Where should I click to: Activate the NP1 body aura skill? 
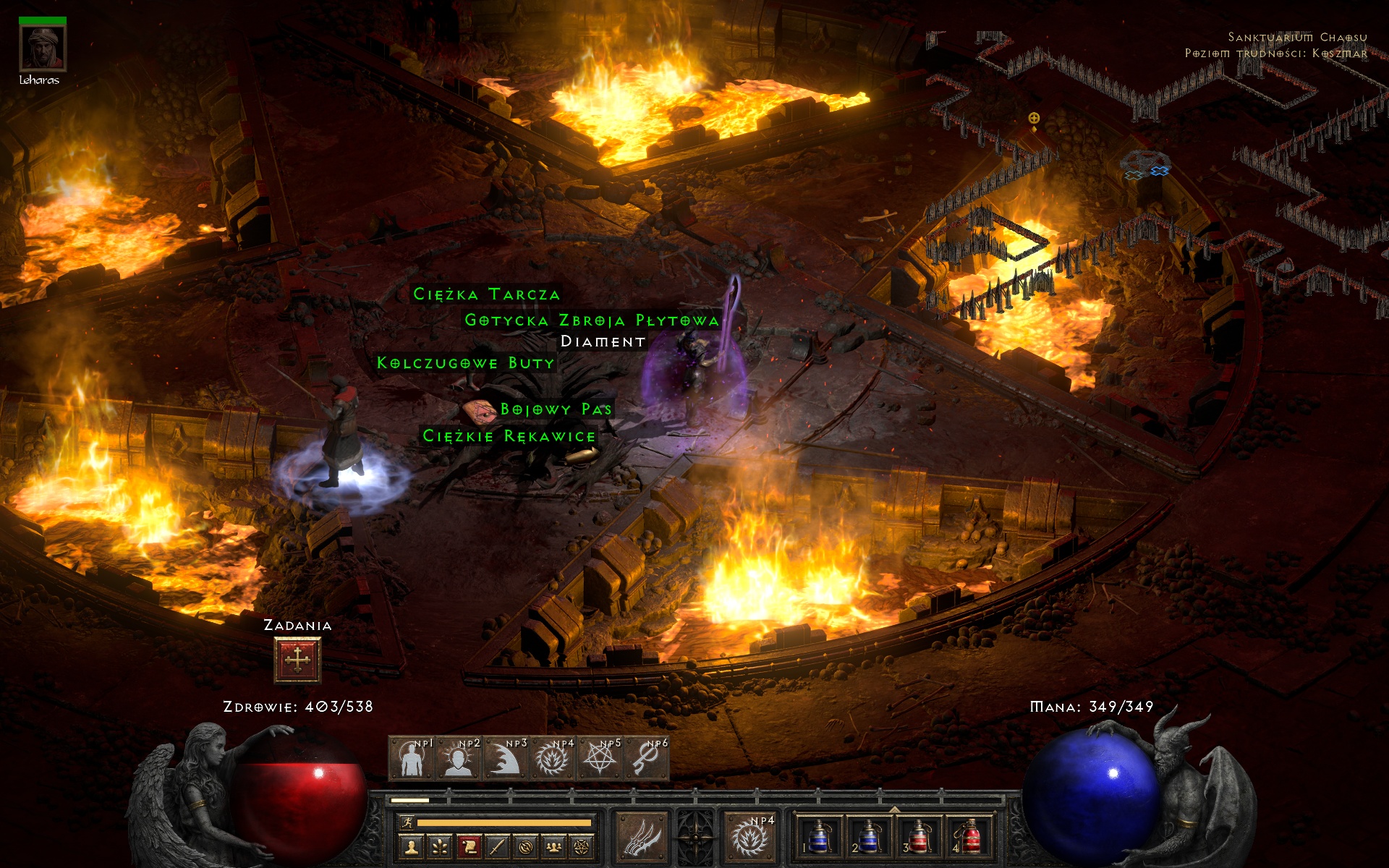pyautogui.click(x=412, y=759)
